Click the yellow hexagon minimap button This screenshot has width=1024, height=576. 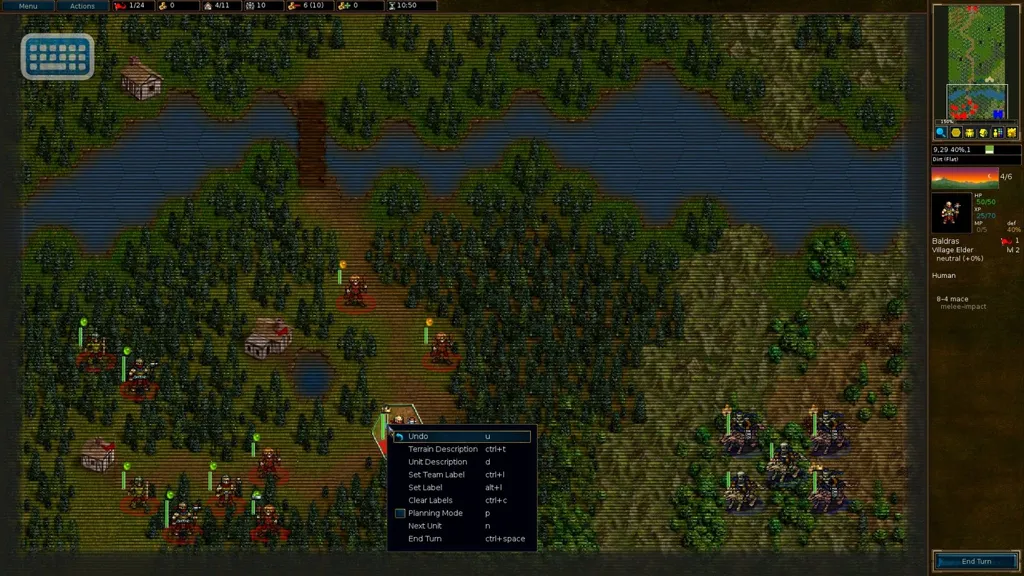[955, 132]
